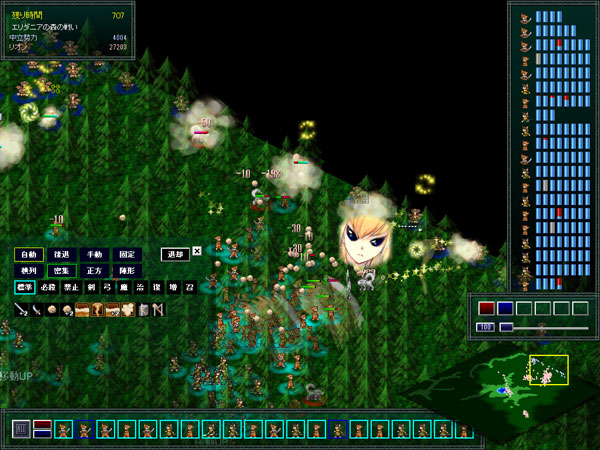This screenshot has height=450, width=600.
Task: Choose the 横列 (line) formation
Action: tap(30, 270)
